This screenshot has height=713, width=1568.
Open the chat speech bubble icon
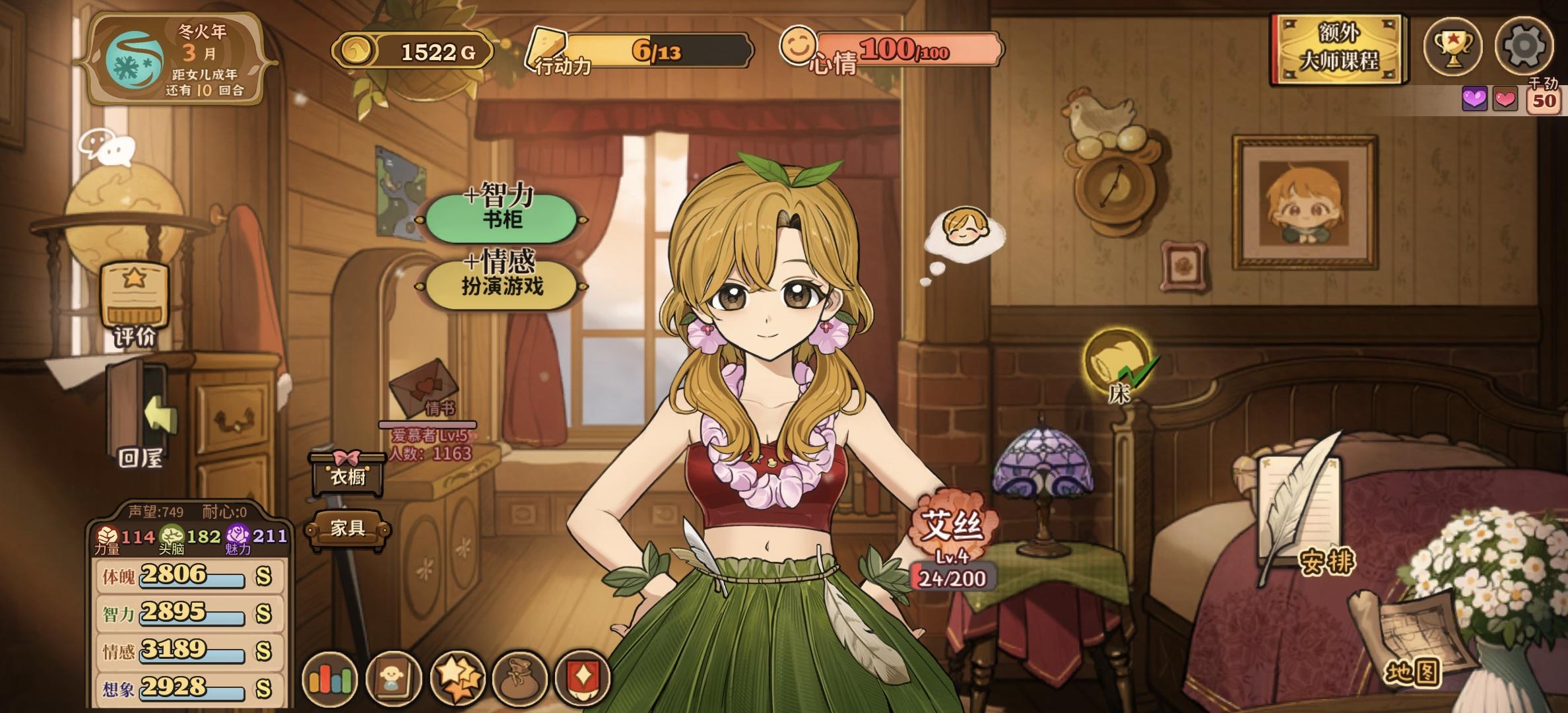coord(107,146)
